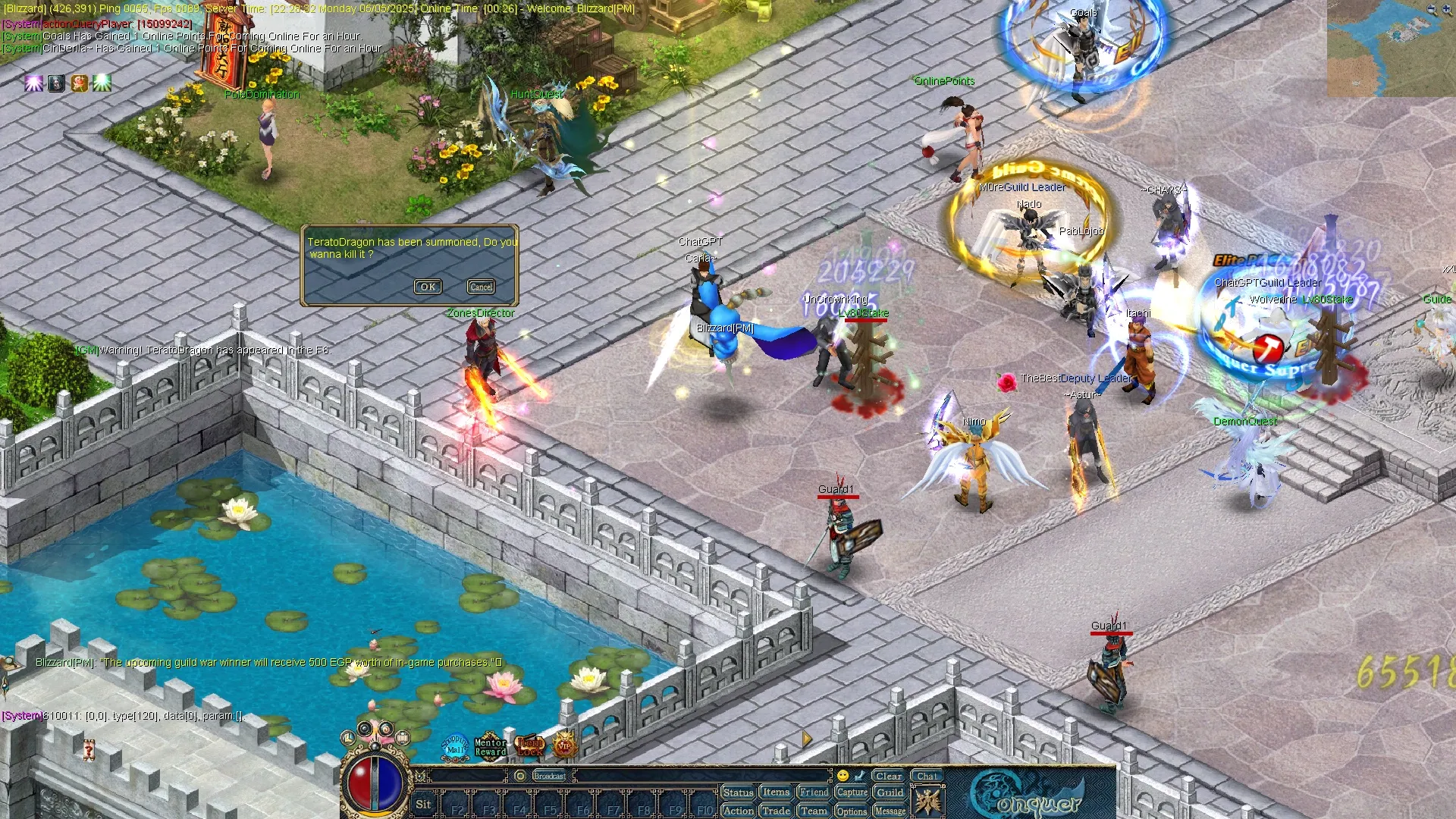Open the game Options
The width and height of the screenshot is (1456, 819).
(x=852, y=811)
